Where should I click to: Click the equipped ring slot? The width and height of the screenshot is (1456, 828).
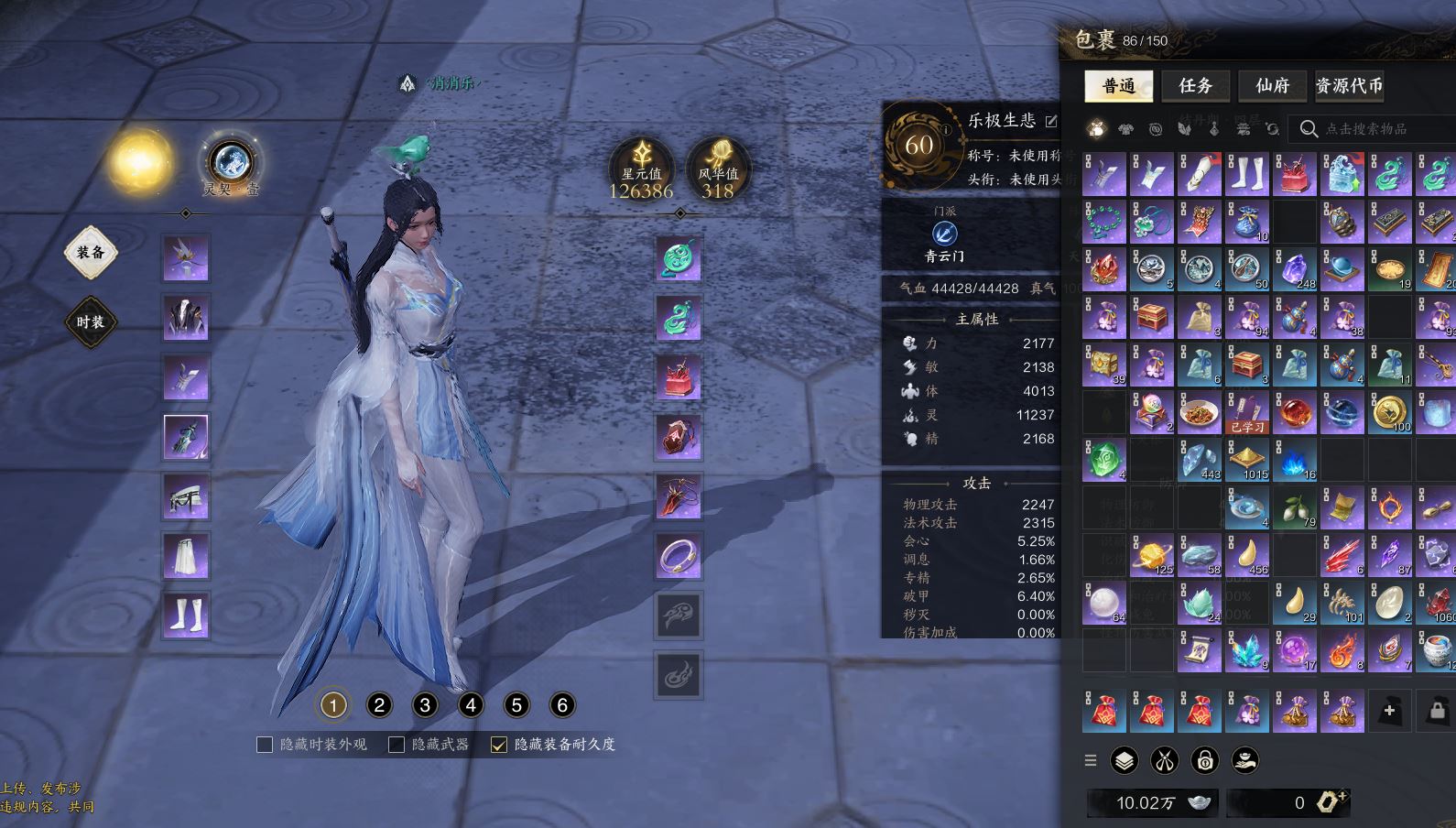point(679,556)
